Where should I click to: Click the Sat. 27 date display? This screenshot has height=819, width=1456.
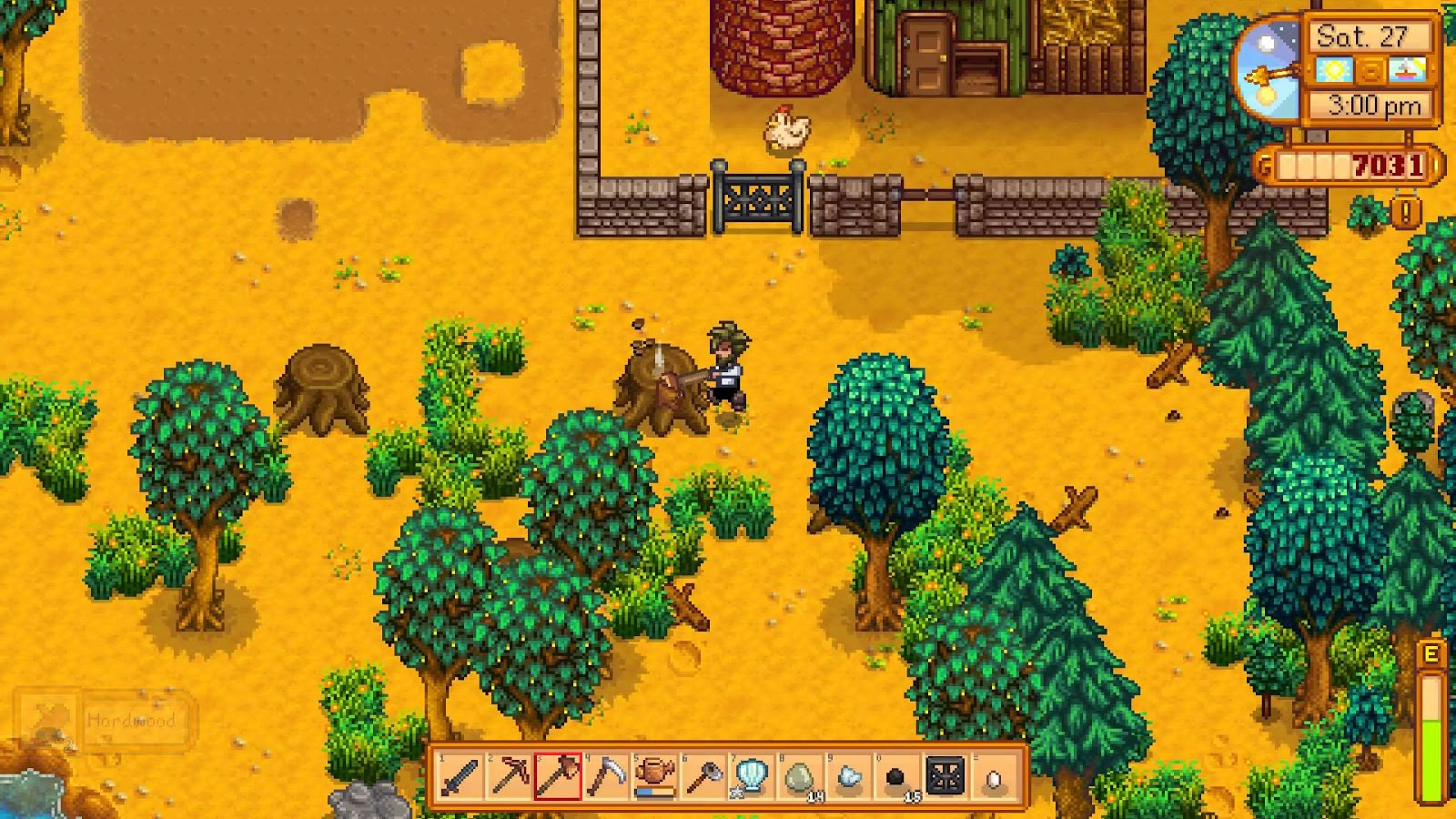pos(1362,36)
